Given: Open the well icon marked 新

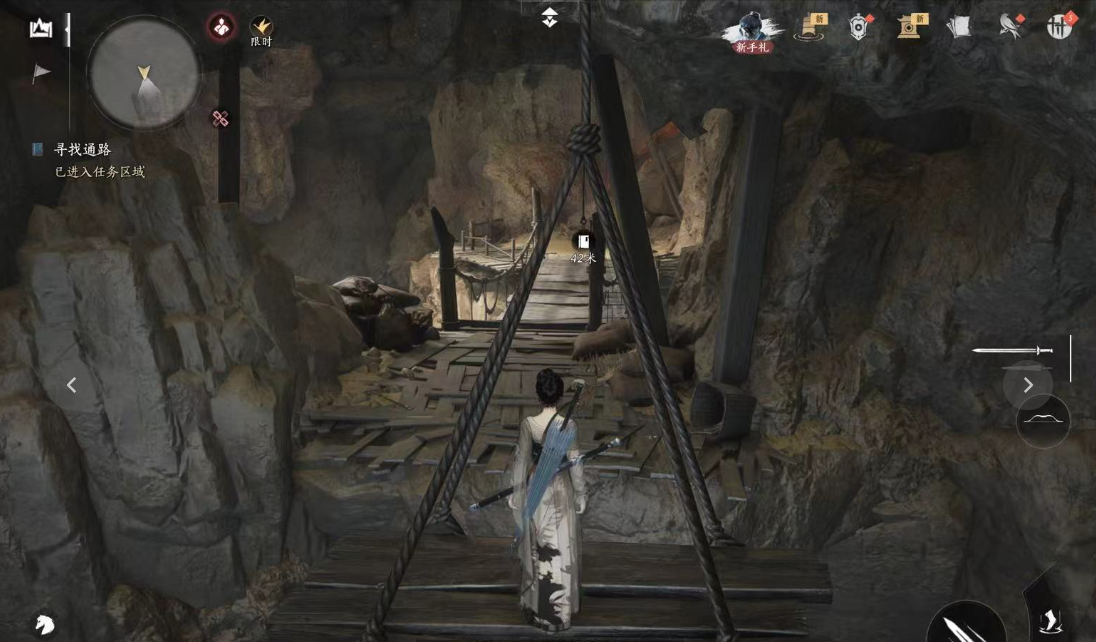Looking at the screenshot, I should tap(809, 27).
